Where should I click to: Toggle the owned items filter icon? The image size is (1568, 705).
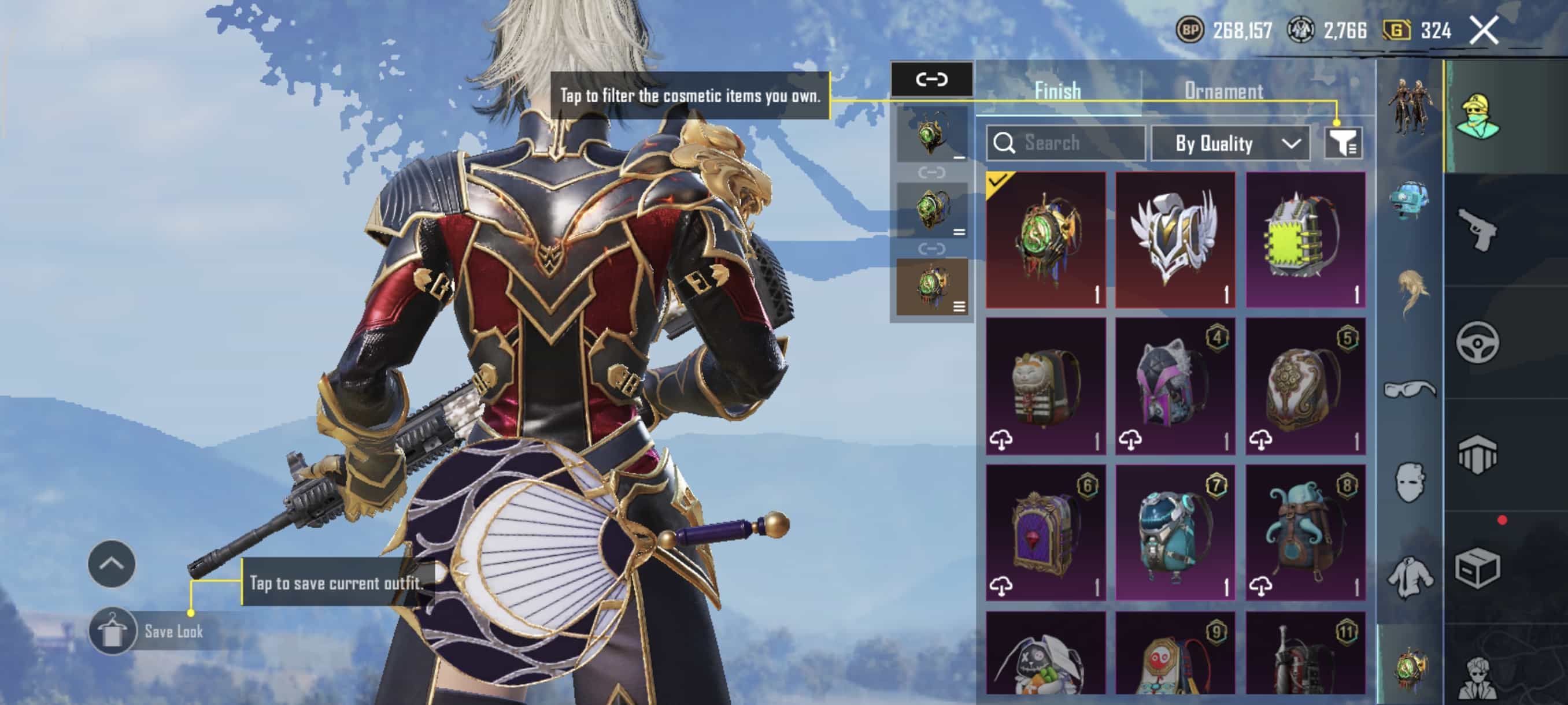(x=1344, y=143)
